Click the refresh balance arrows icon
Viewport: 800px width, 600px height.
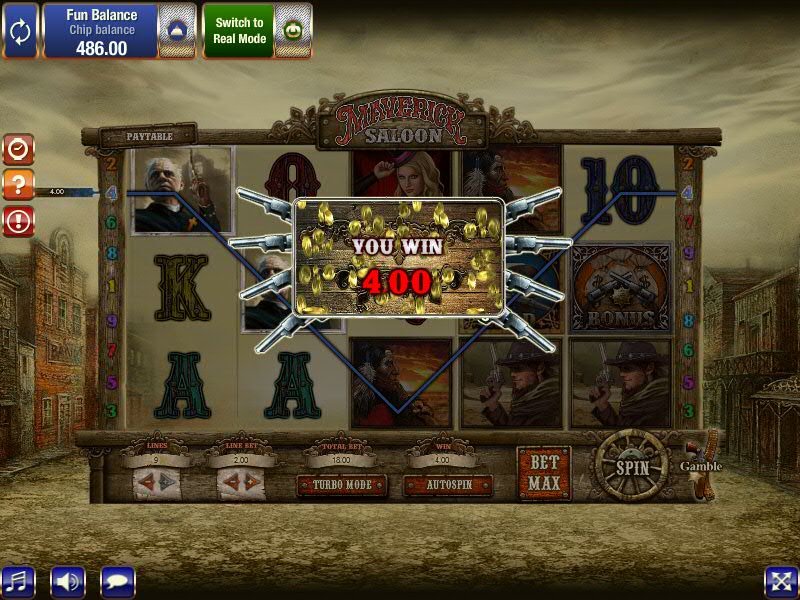pos(20,30)
